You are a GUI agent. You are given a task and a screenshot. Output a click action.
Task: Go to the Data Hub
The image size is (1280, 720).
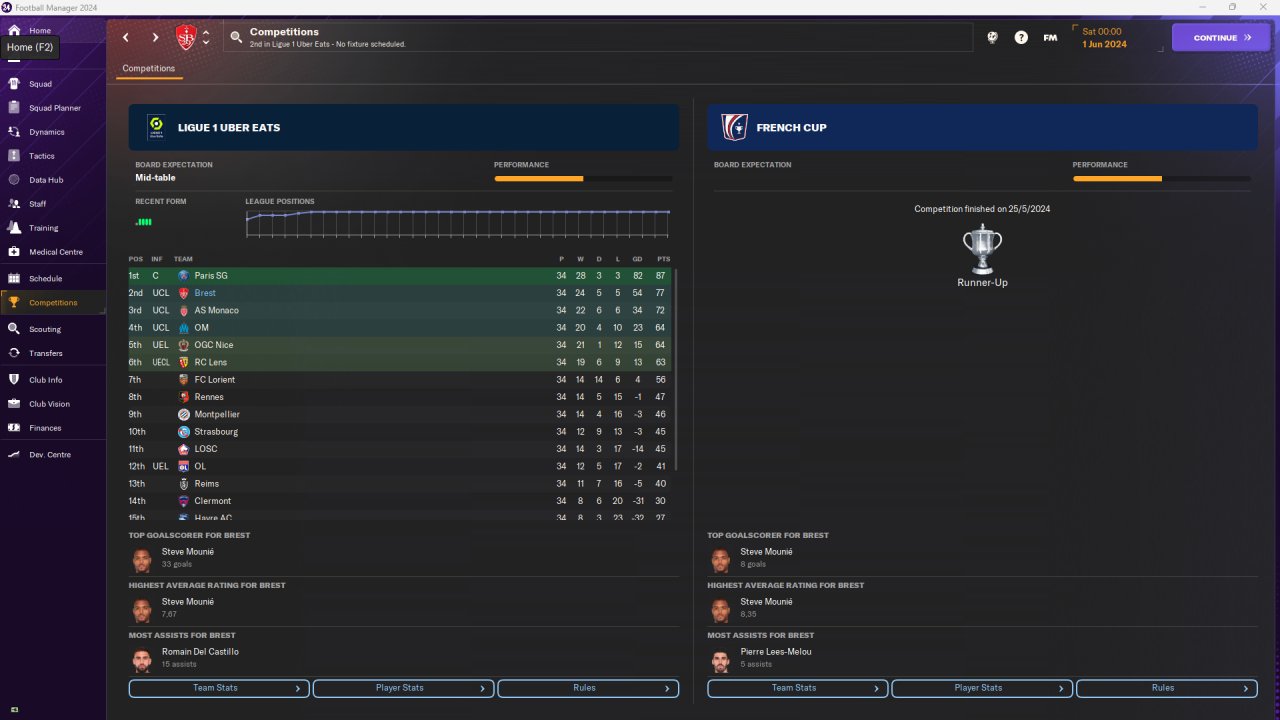point(46,180)
